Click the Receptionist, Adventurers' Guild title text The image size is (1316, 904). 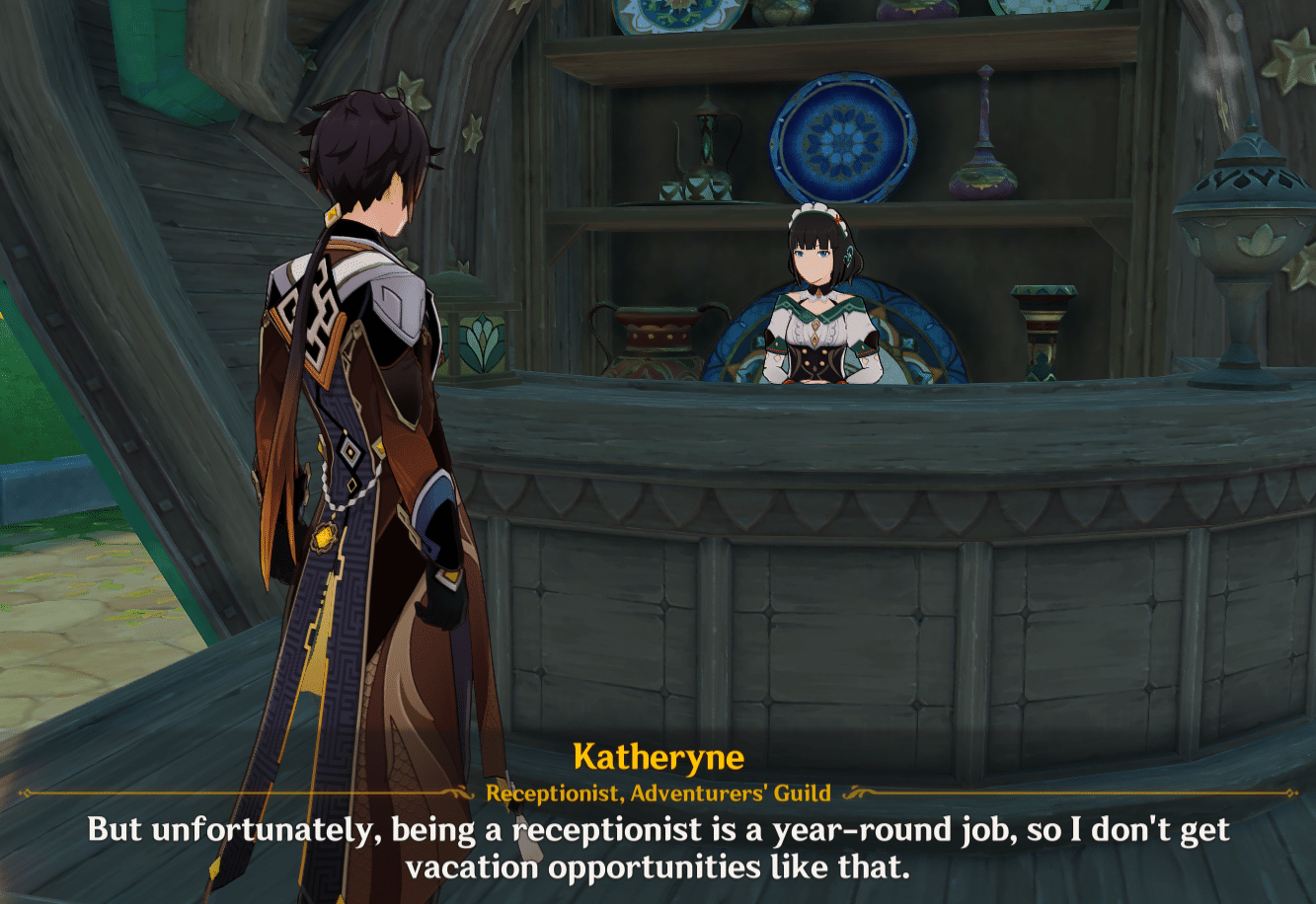point(657,790)
